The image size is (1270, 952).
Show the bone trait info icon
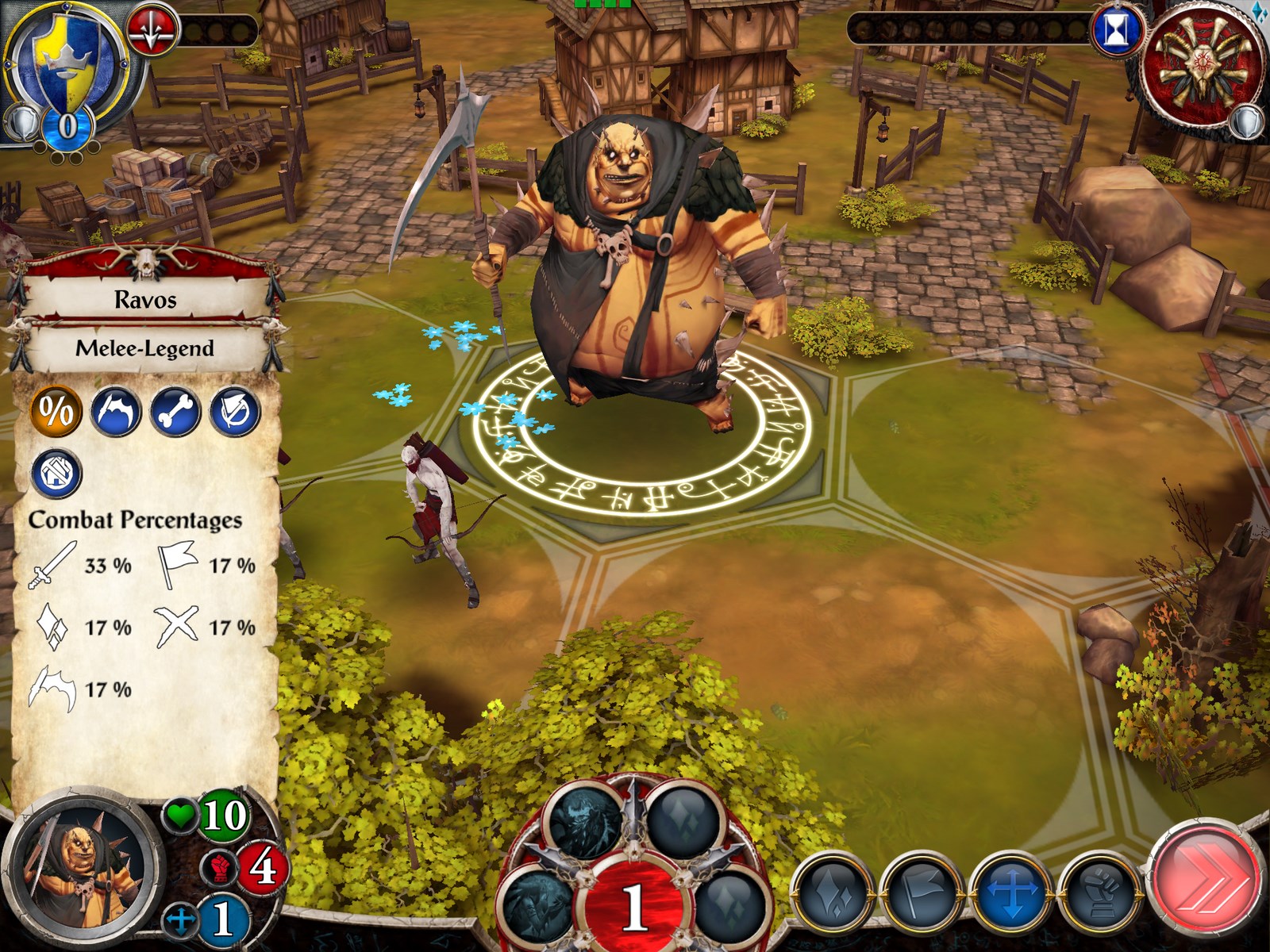pyautogui.click(x=175, y=411)
